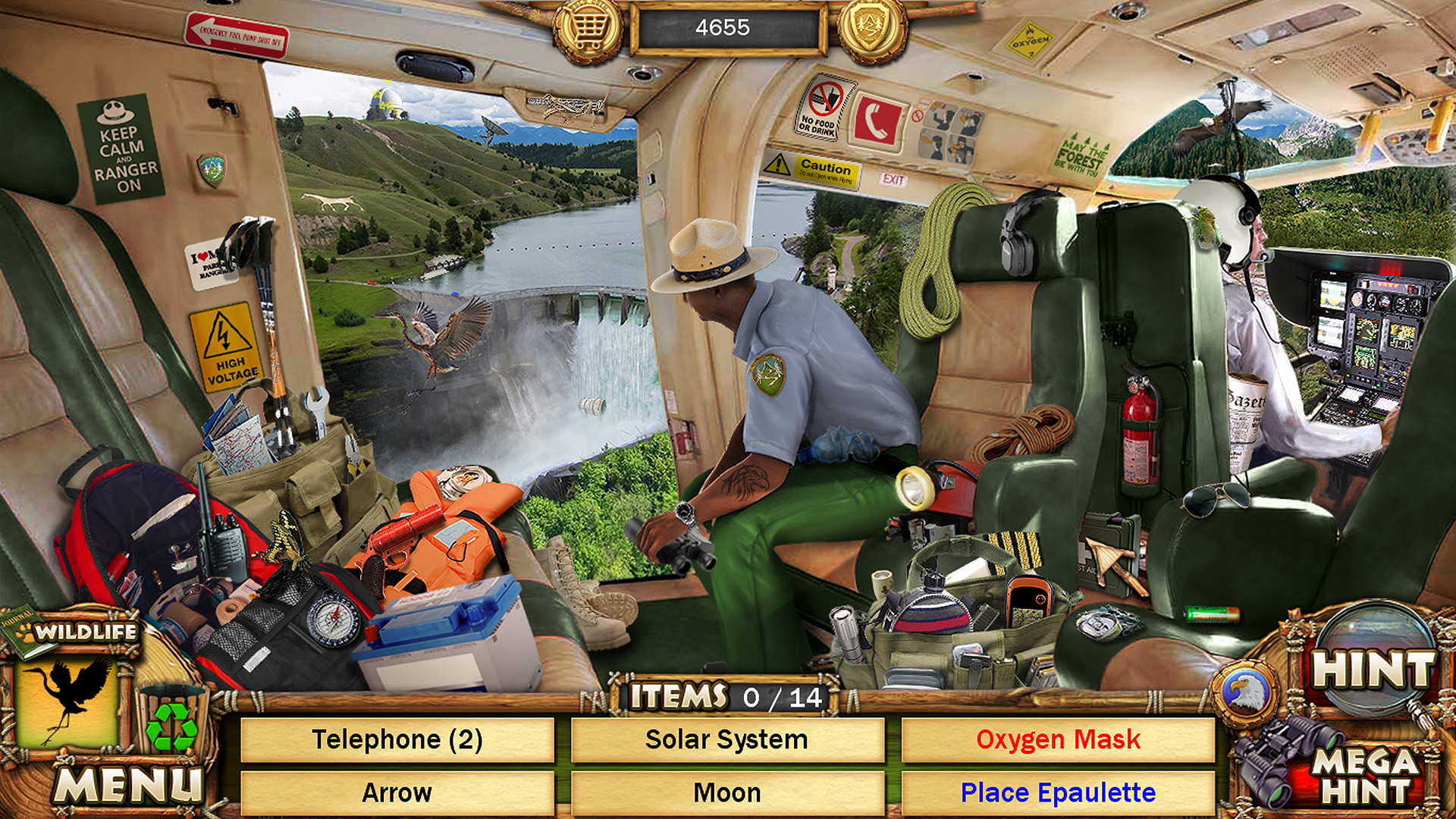Select Solar System in the item bar
The image size is (1456, 819).
[726, 739]
